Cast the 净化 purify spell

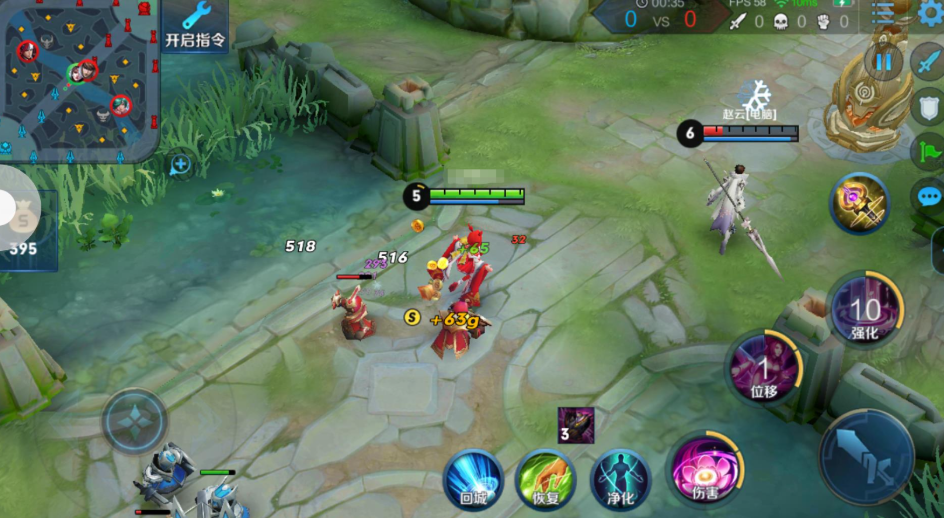coord(620,479)
